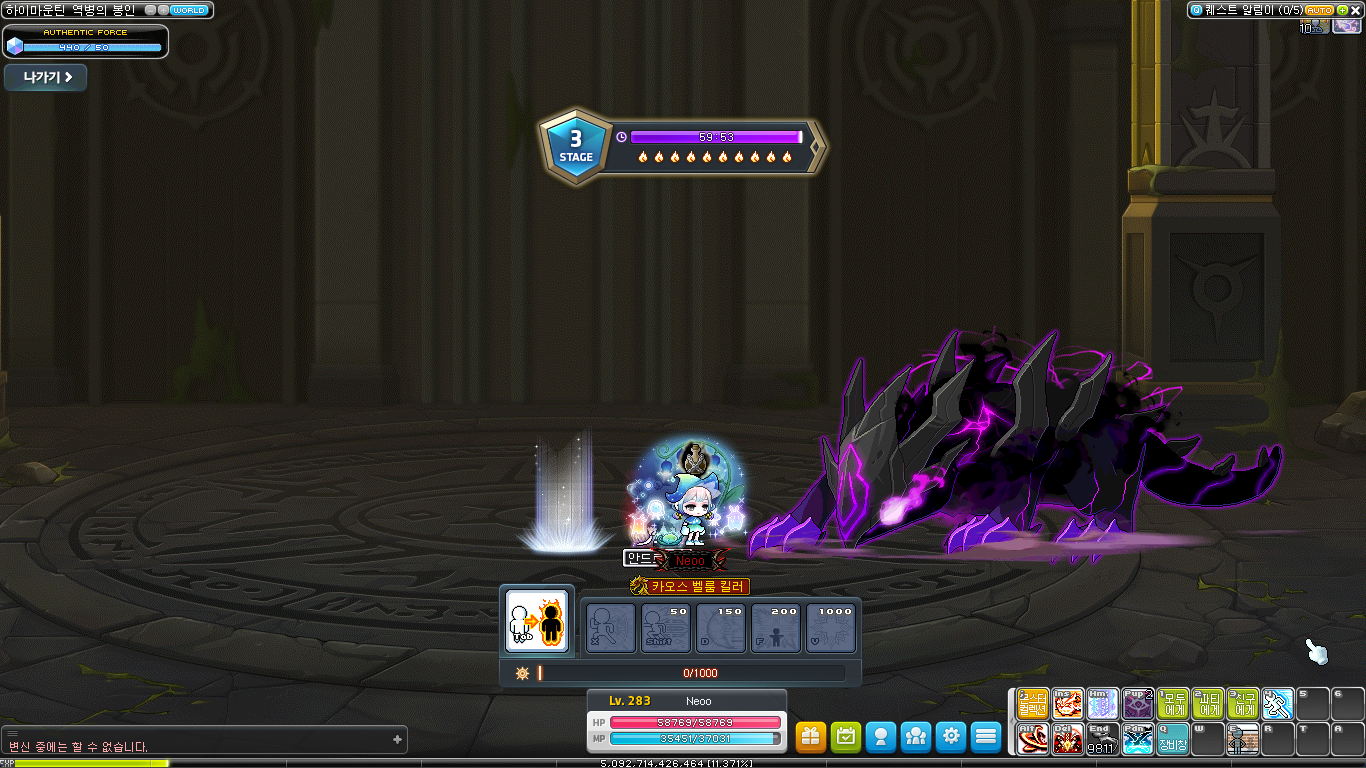Choose the 모두에게 chat quickslot

1173,704
